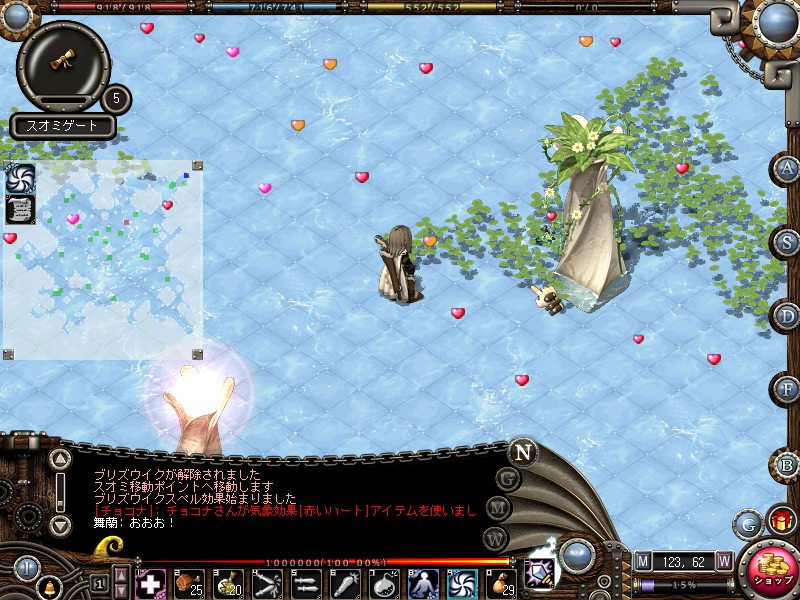This screenshot has width=800, height=600.
Task: Activate the white swirl spell hotbar slot
Action: pyautogui.click(x=462, y=583)
